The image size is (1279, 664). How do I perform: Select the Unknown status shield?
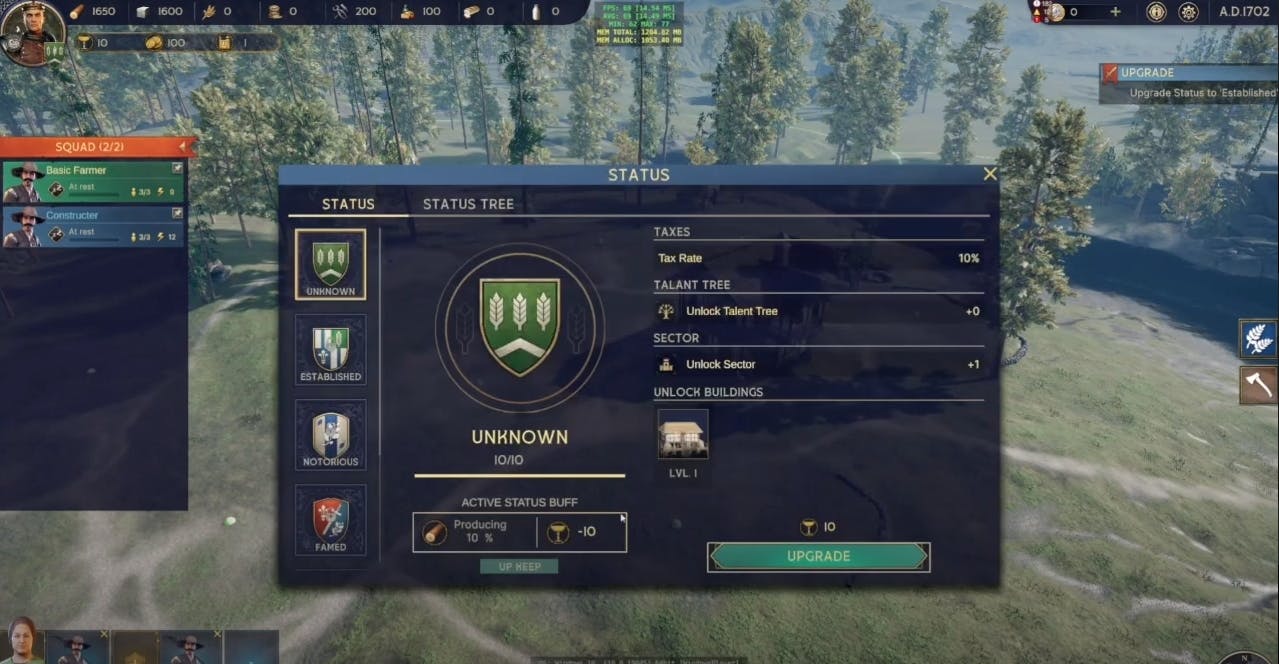pos(330,265)
